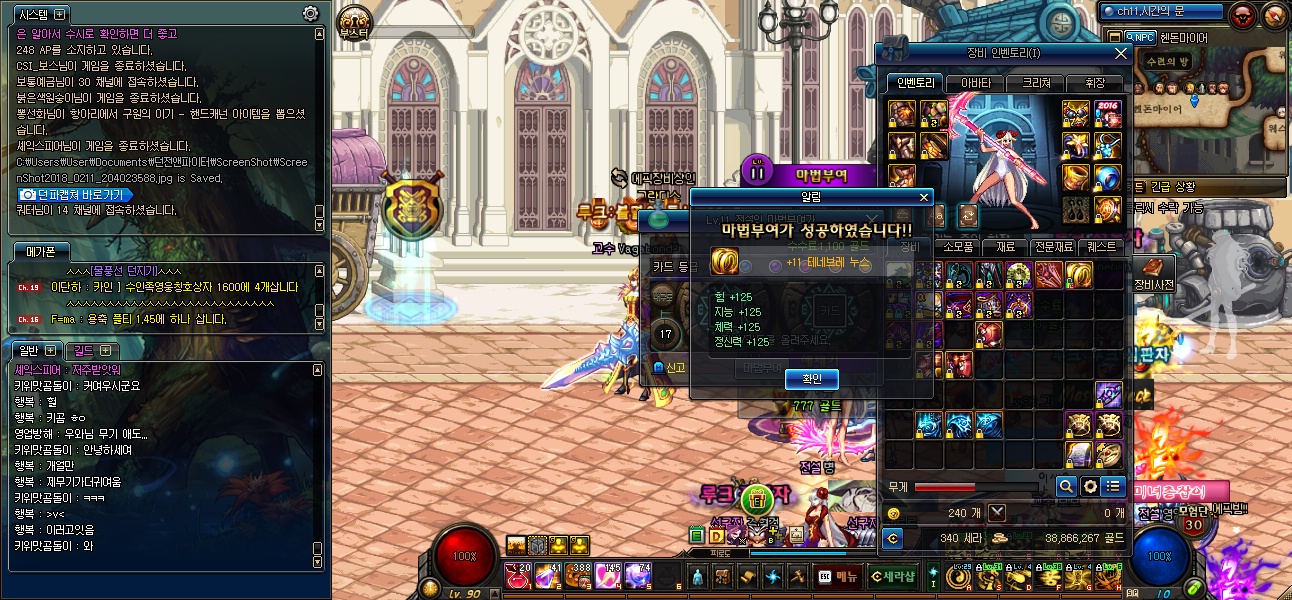This screenshot has width=1292, height=600.
Task: Close the 알림 notification popup
Action: point(924,198)
